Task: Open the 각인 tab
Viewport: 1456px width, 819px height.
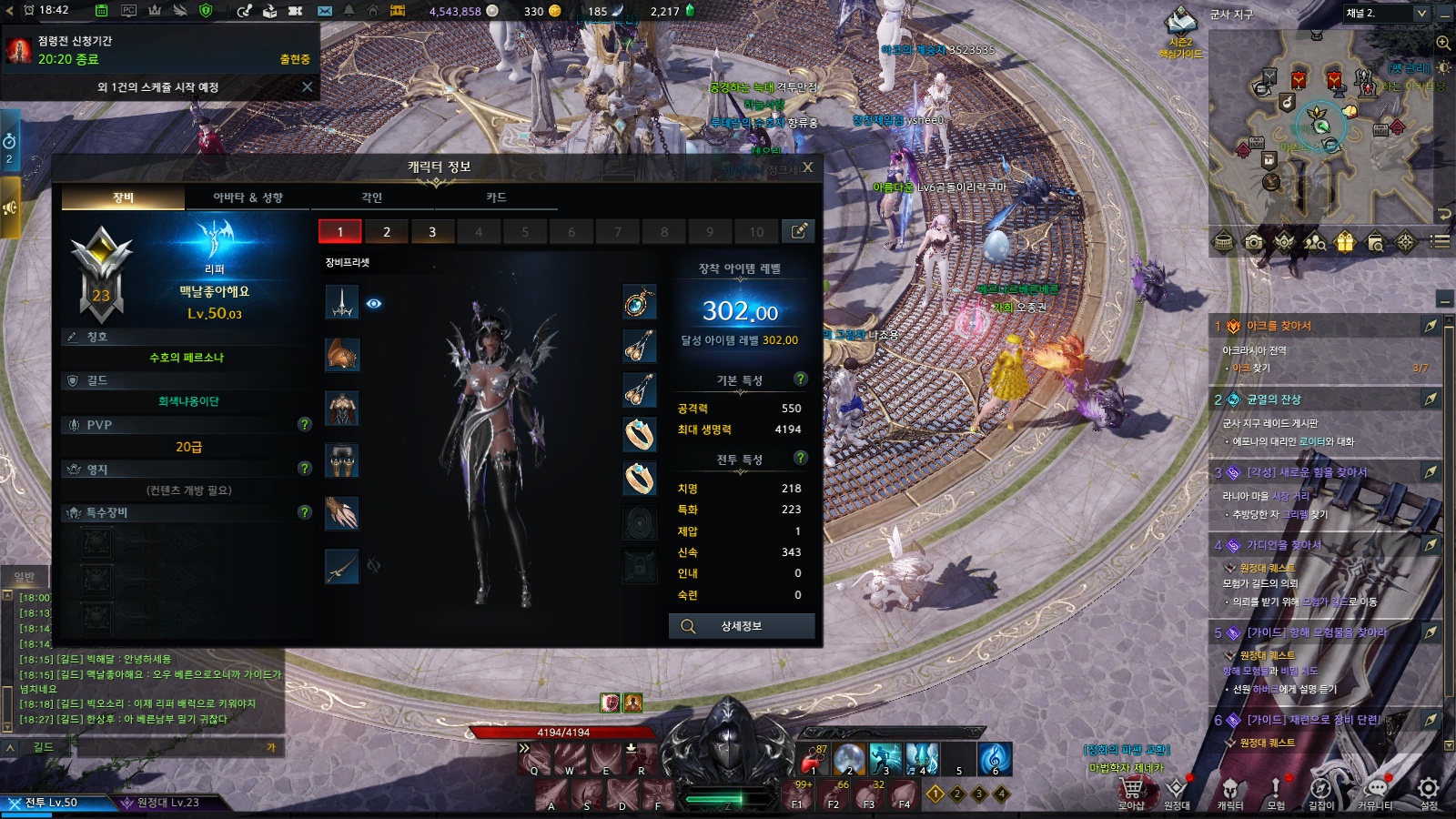Action: (371, 197)
